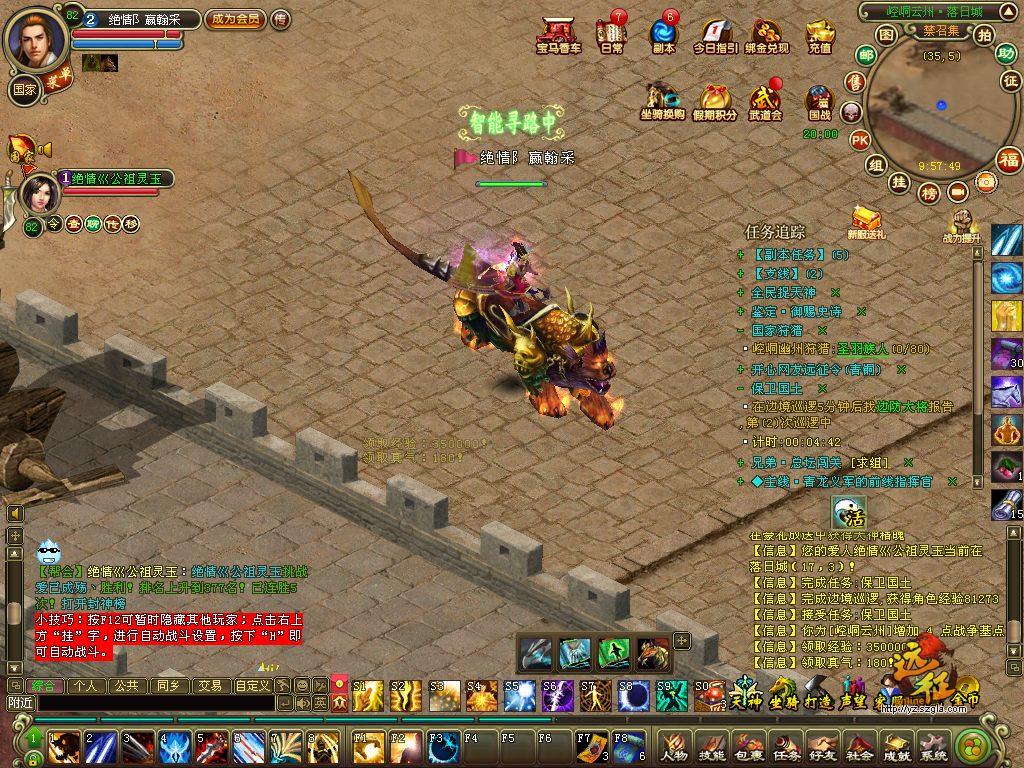Click the chat message input field
Viewport: 1024px width, 768px height.
tap(150, 703)
